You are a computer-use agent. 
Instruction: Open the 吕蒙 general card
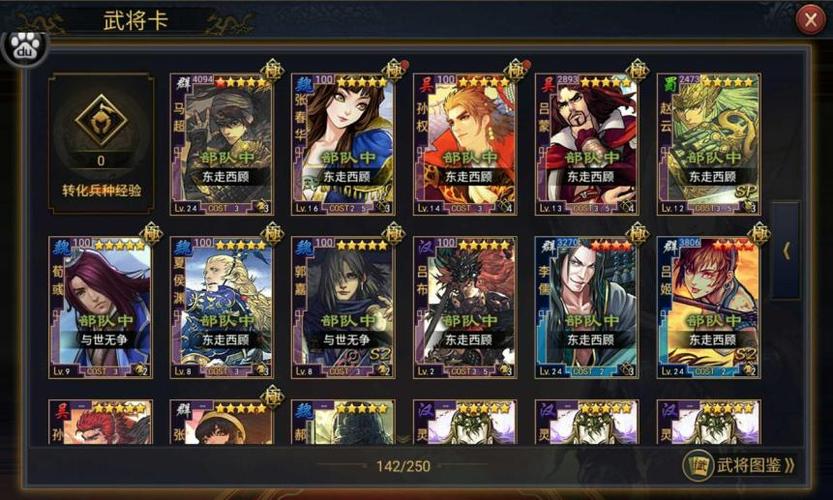click(587, 144)
